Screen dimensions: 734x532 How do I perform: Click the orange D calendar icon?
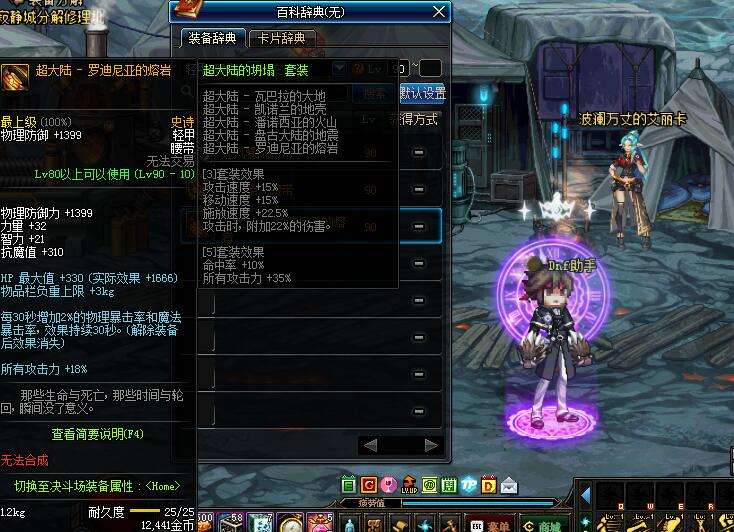click(x=489, y=486)
